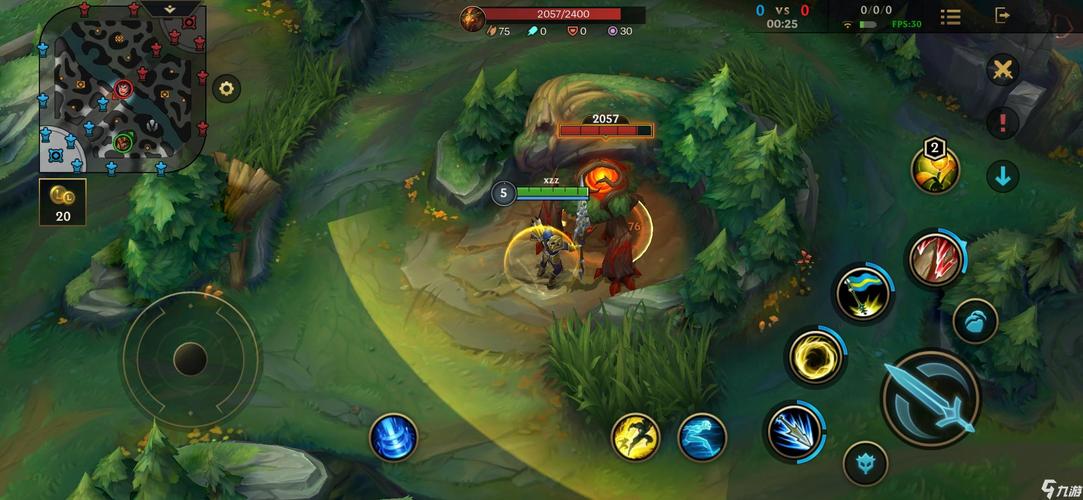Viewport: 1083px width, 500px height.
Task: Send the red exclamation danger ping
Action: point(1002,123)
